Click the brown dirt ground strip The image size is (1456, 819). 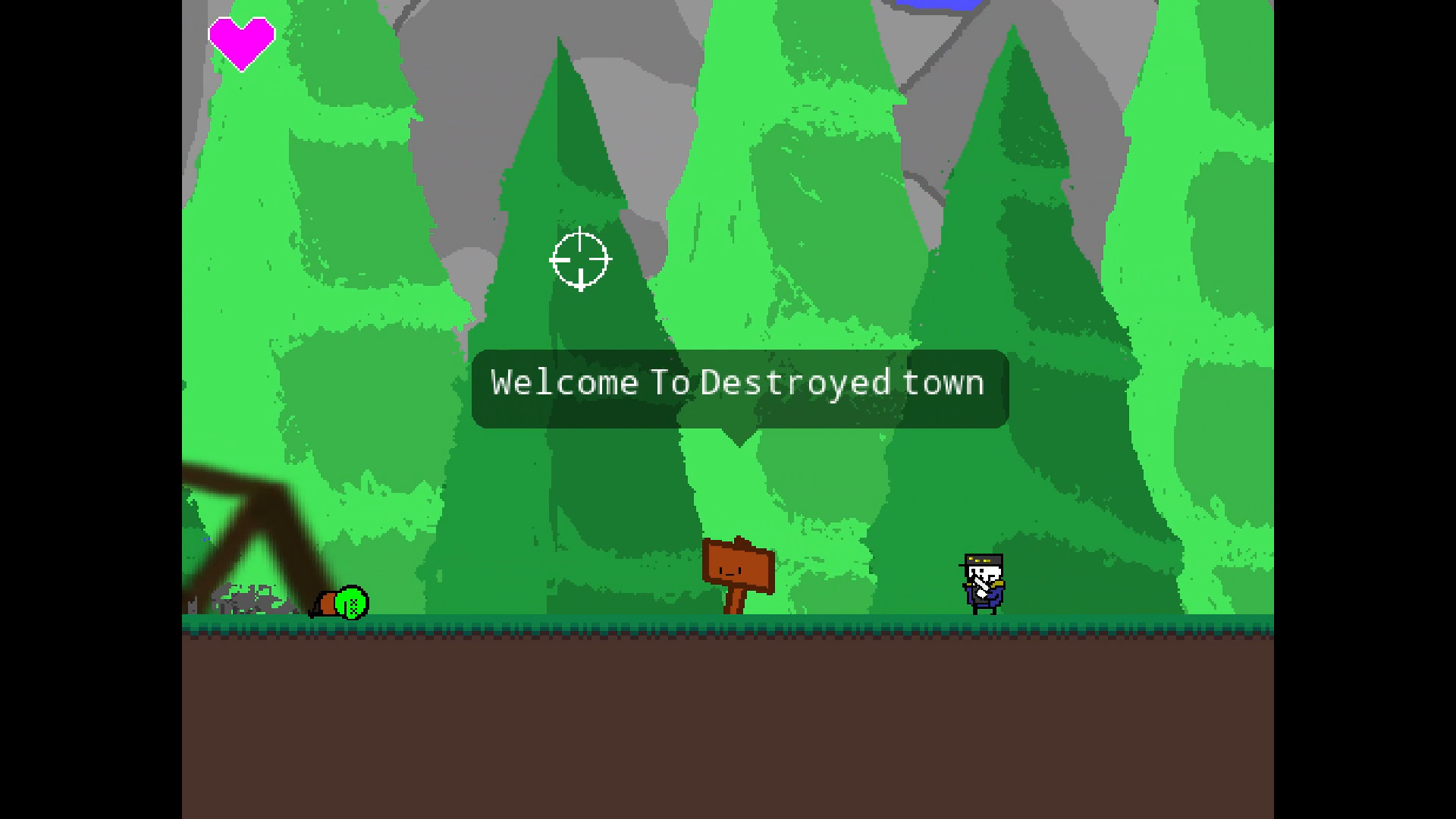pos(728,720)
